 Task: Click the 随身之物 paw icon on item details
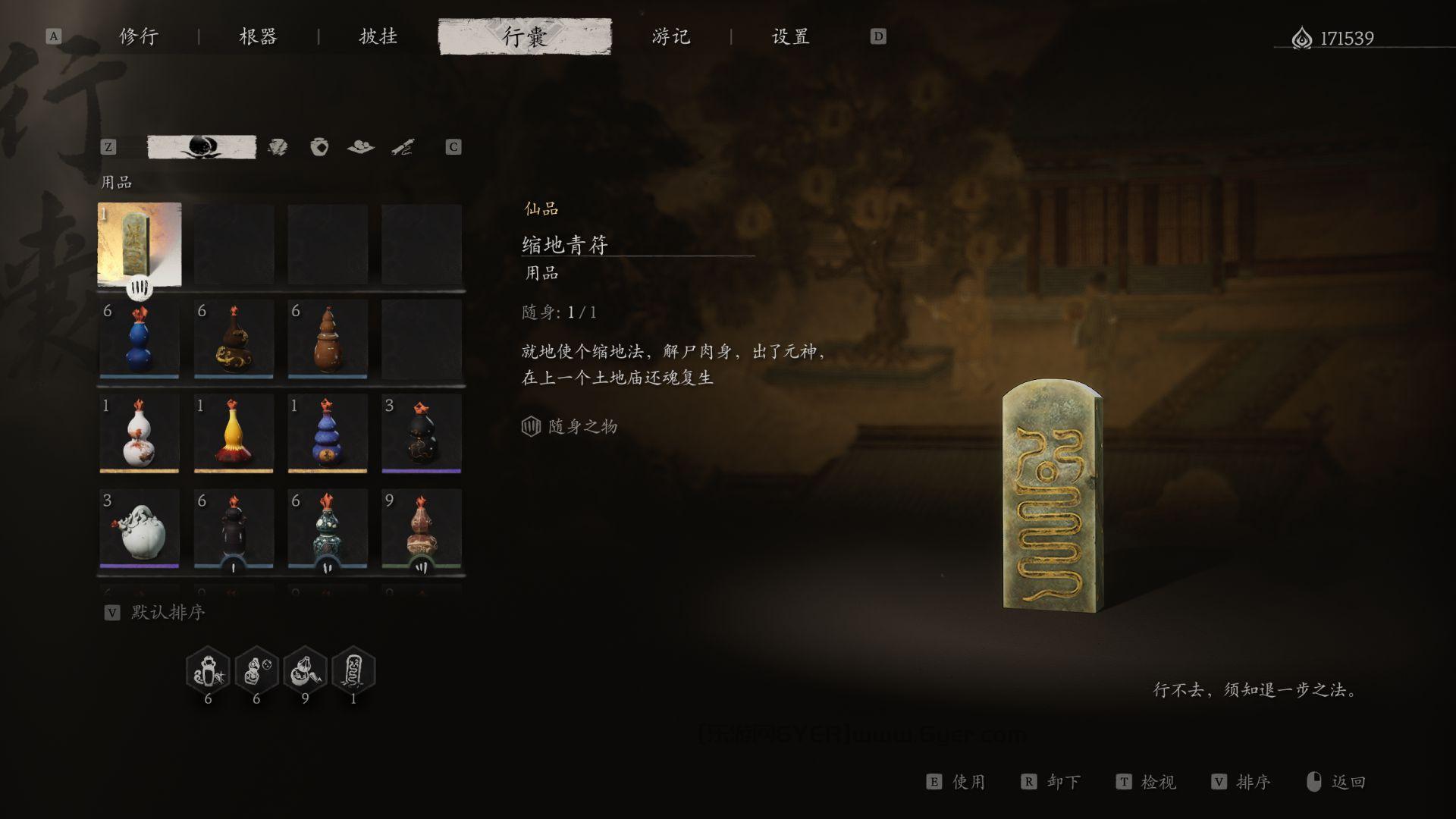(x=533, y=426)
